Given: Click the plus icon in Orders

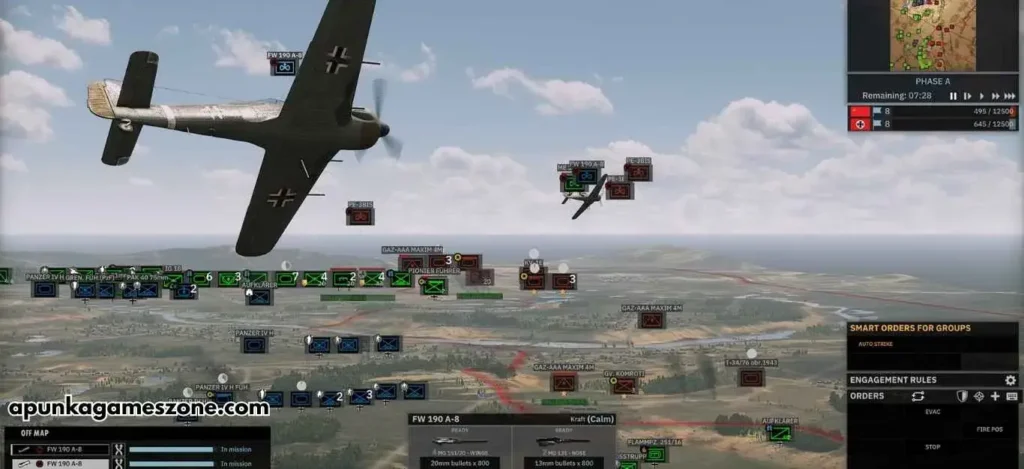Looking at the screenshot, I should point(995,396).
